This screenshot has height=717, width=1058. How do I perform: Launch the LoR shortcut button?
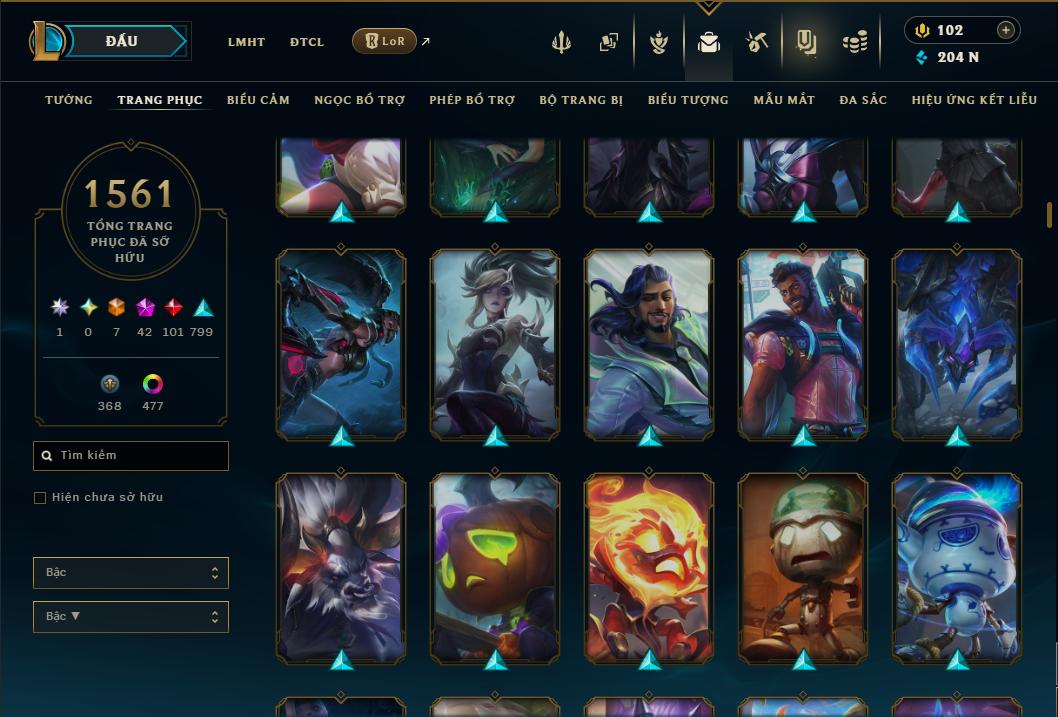[385, 41]
